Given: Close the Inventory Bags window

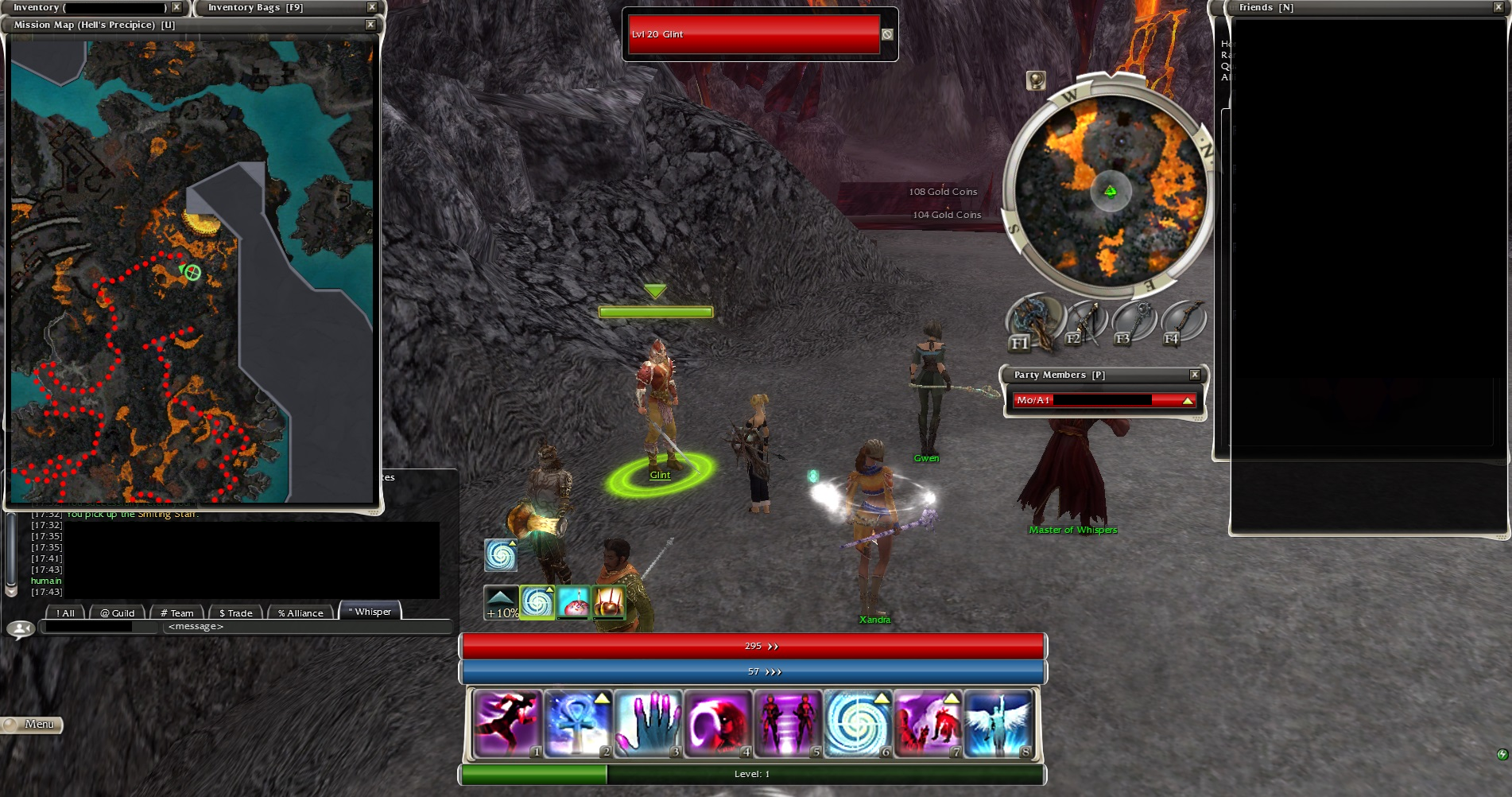Looking at the screenshot, I should [x=371, y=7].
